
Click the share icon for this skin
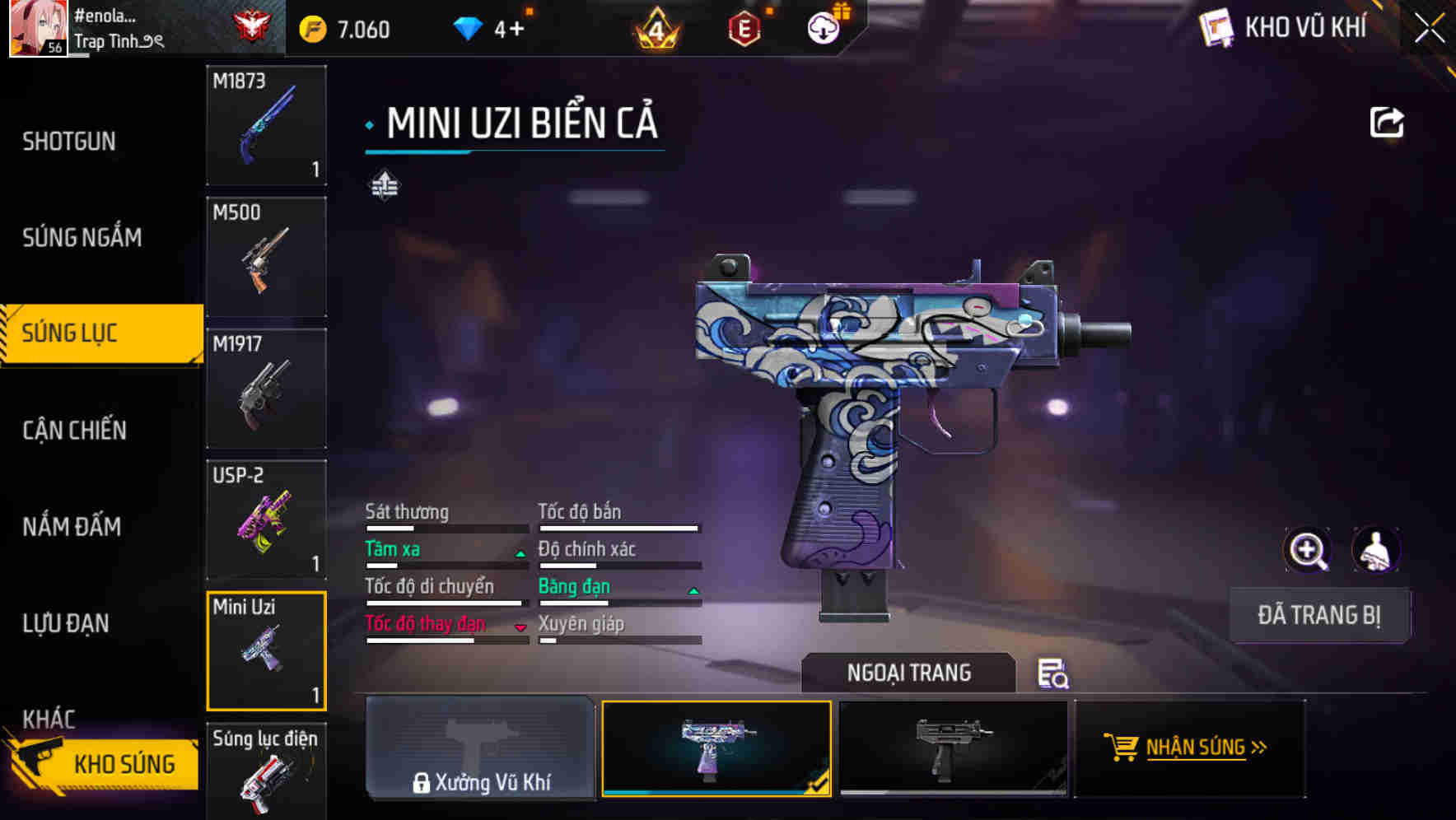pyautogui.click(x=1386, y=123)
